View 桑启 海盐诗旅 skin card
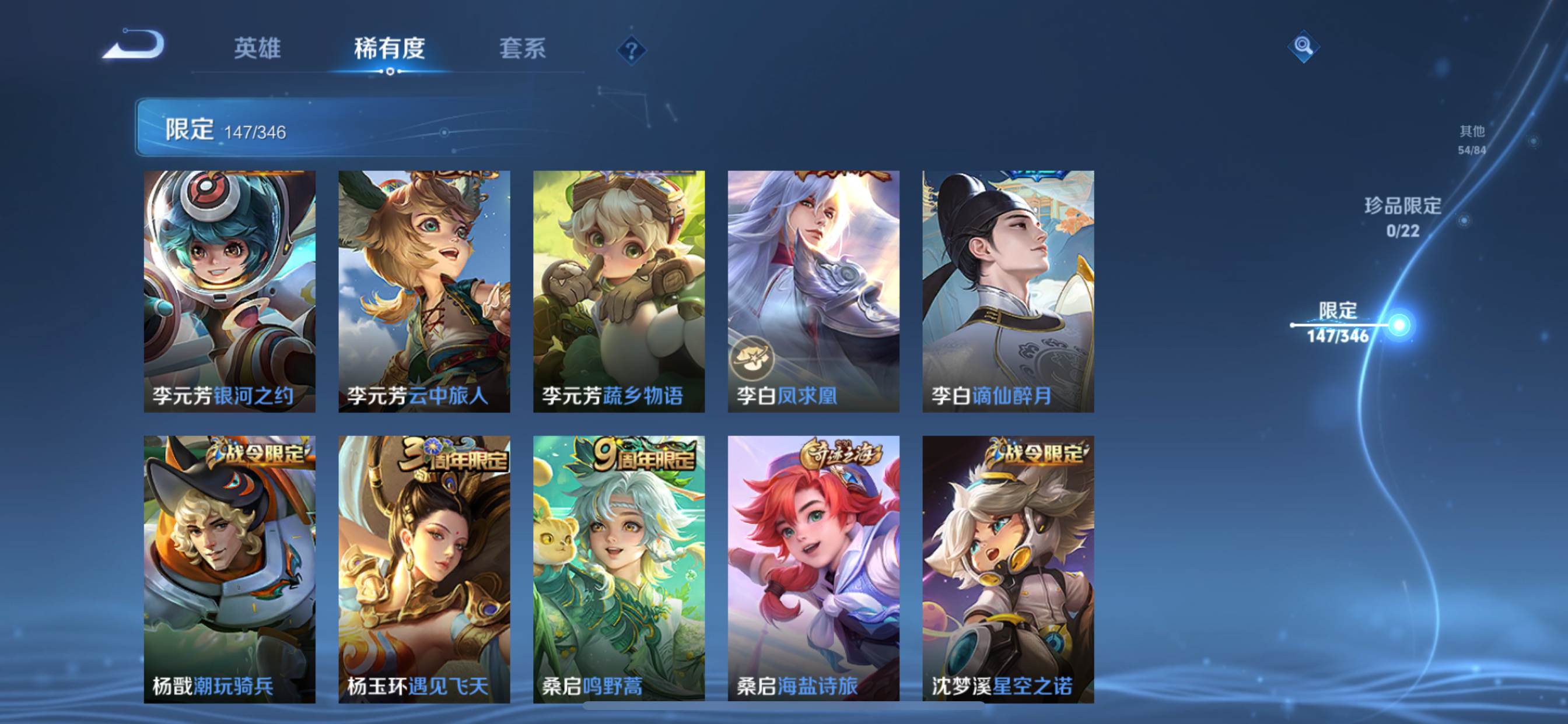 tap(814, 568)
